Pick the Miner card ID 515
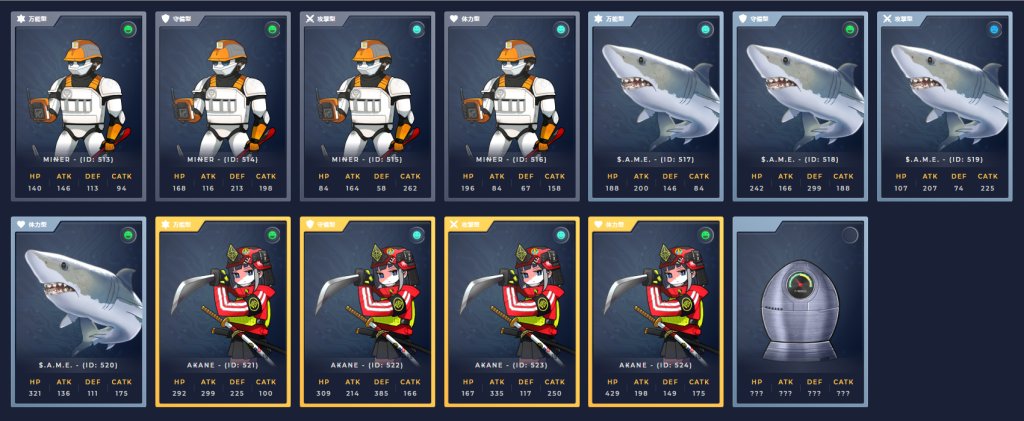 click(367, 105)
